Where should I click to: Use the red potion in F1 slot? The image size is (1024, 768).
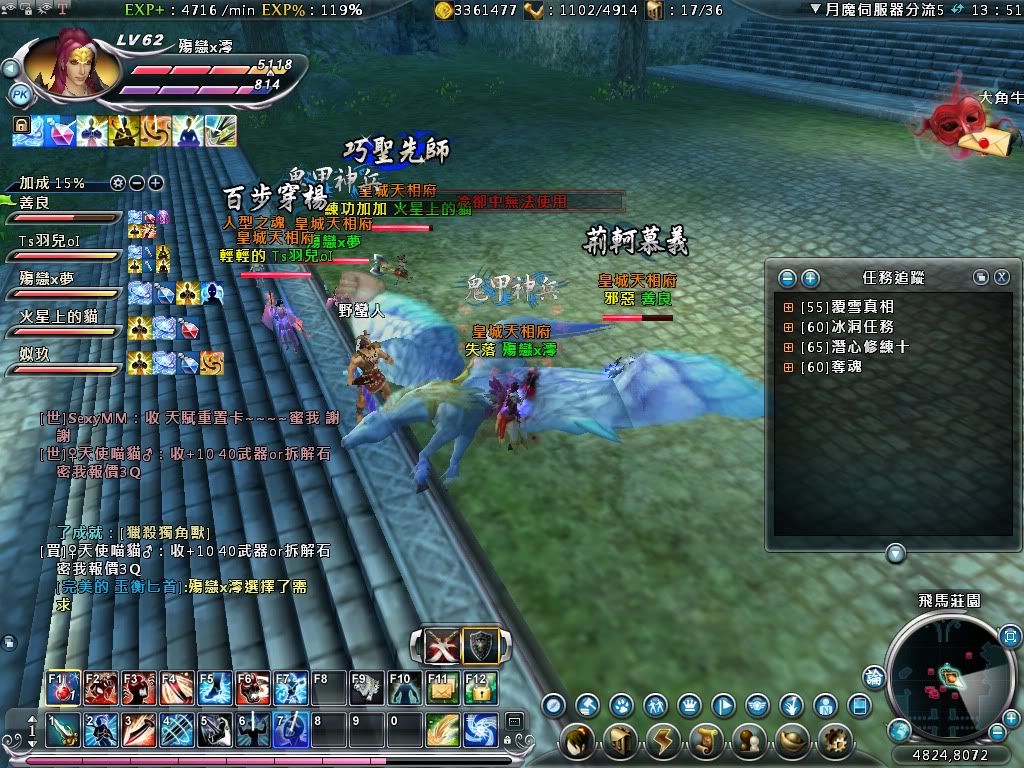pos(63,688)
